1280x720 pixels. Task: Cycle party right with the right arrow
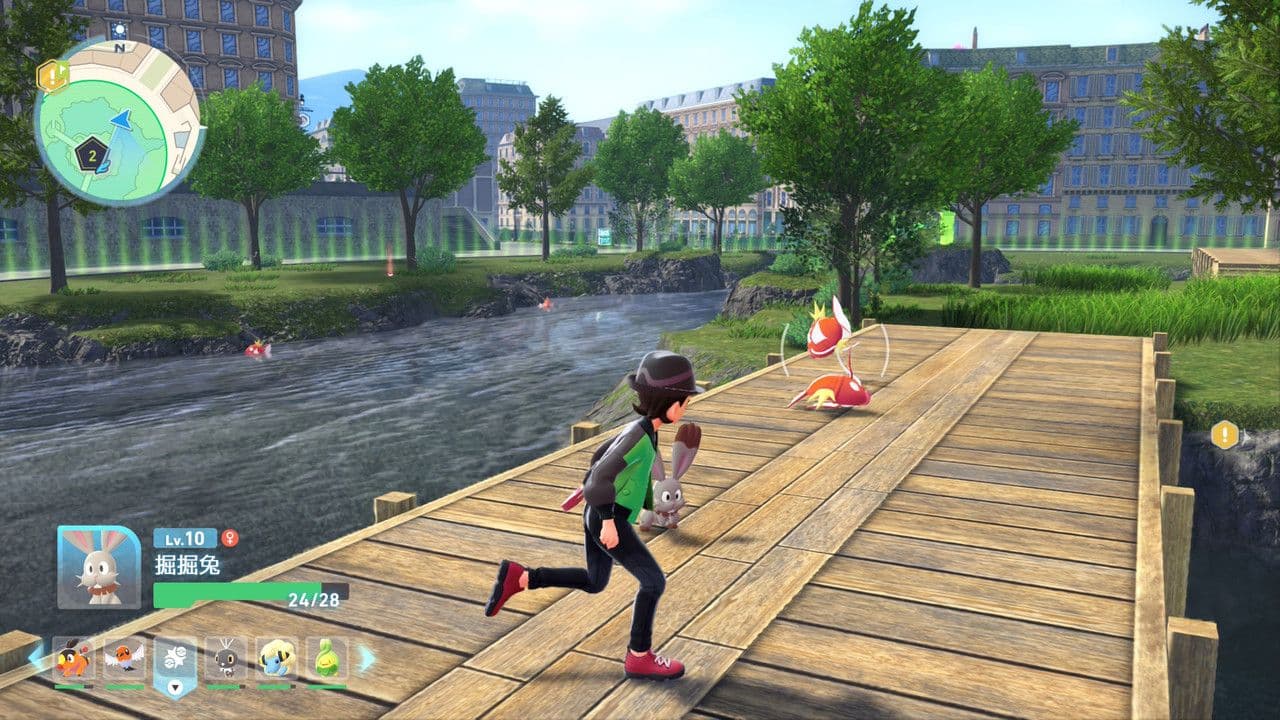click(366, 657)
